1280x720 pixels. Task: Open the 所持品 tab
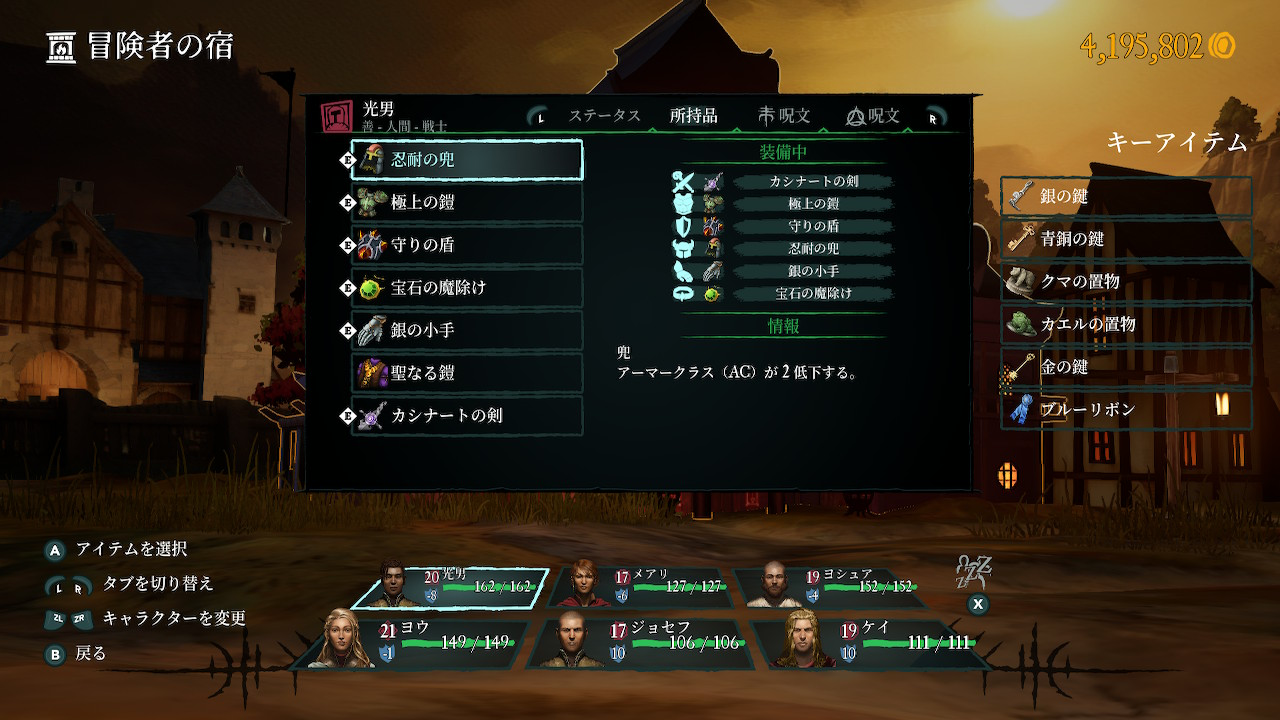[x=693, y=116]
